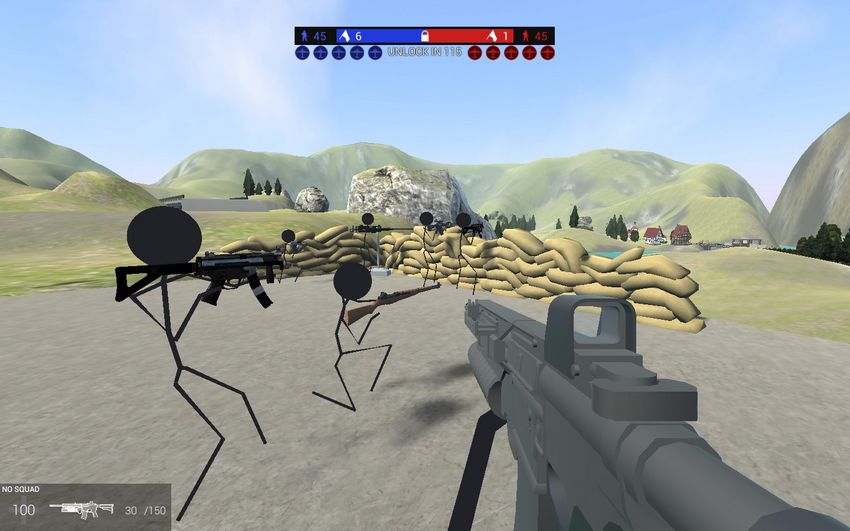
Task: Click the red team flag icon
Action: tap(491, 36)
